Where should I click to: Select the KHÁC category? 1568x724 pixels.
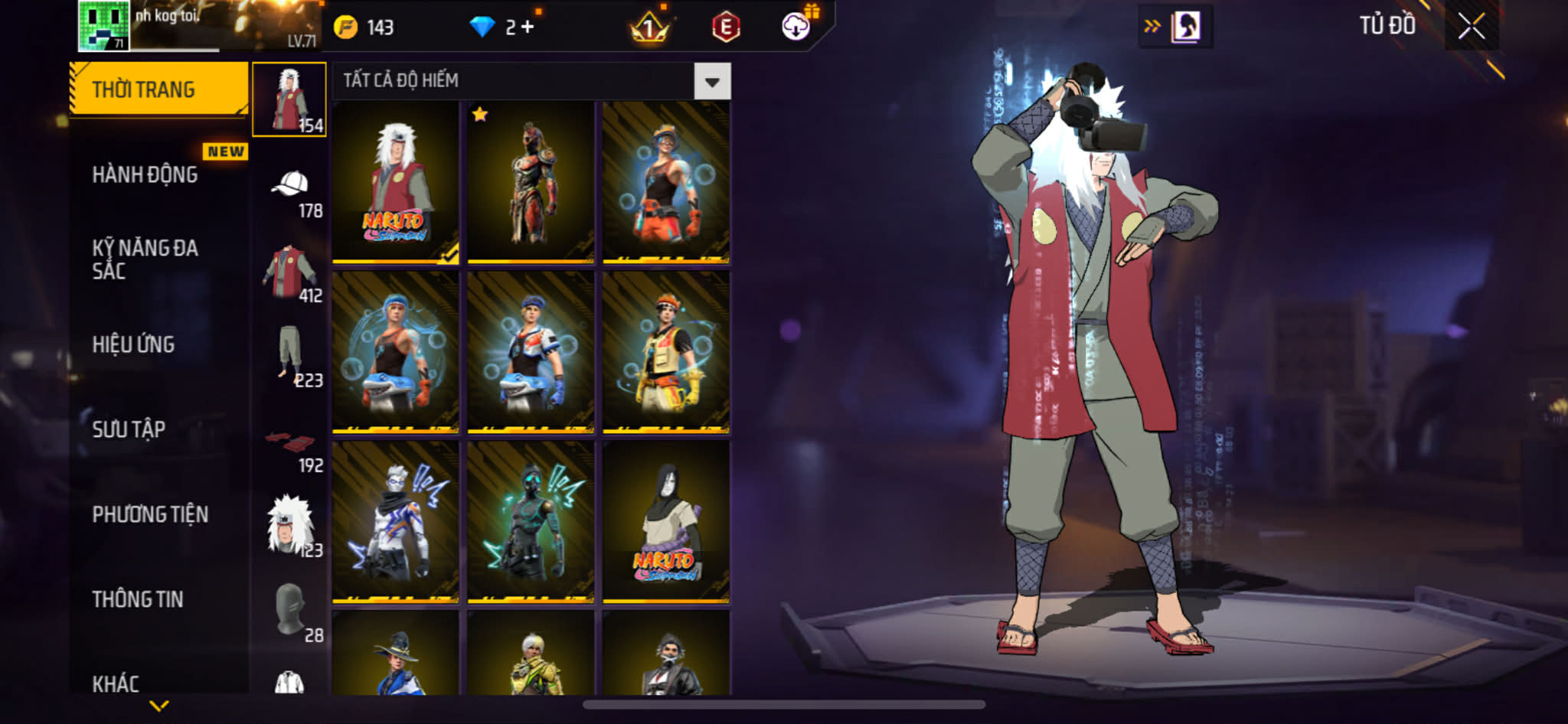116,683
